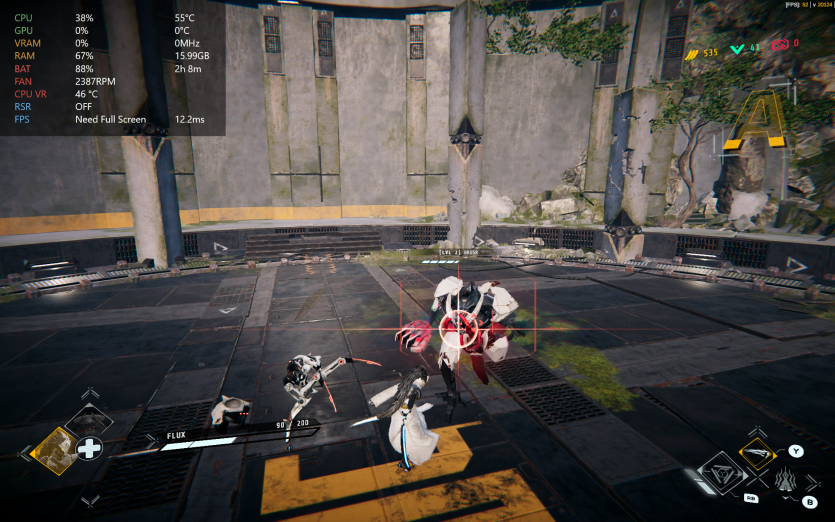Screen dimensions: 835x522
Task: Trigger the large triangular emblem ability
Action: point(720,473)
